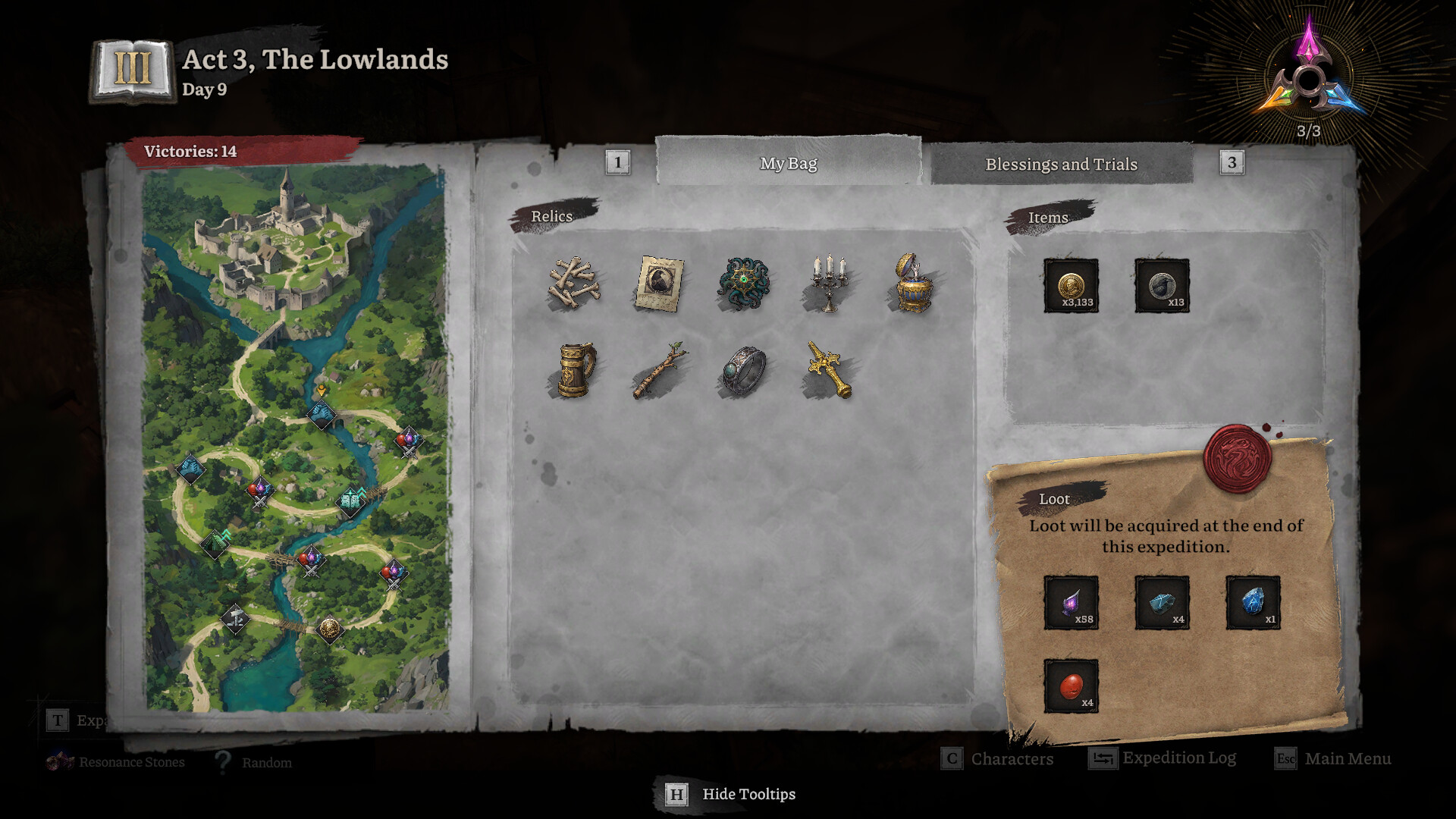
Task: Open the Expedition Log
Action: point(1163,758)
